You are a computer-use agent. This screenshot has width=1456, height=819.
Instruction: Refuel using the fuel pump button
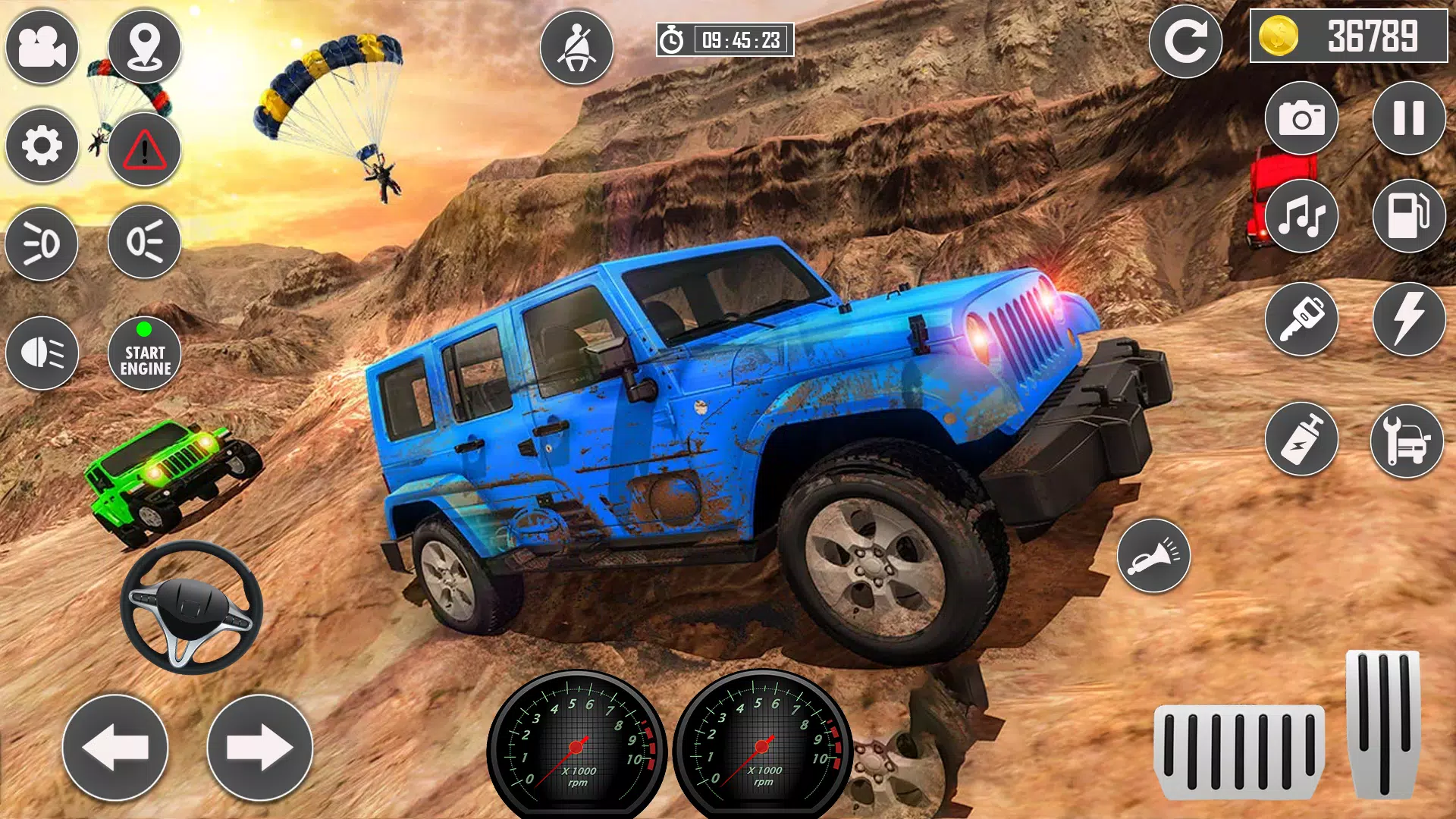click(x=1409, y=217)
